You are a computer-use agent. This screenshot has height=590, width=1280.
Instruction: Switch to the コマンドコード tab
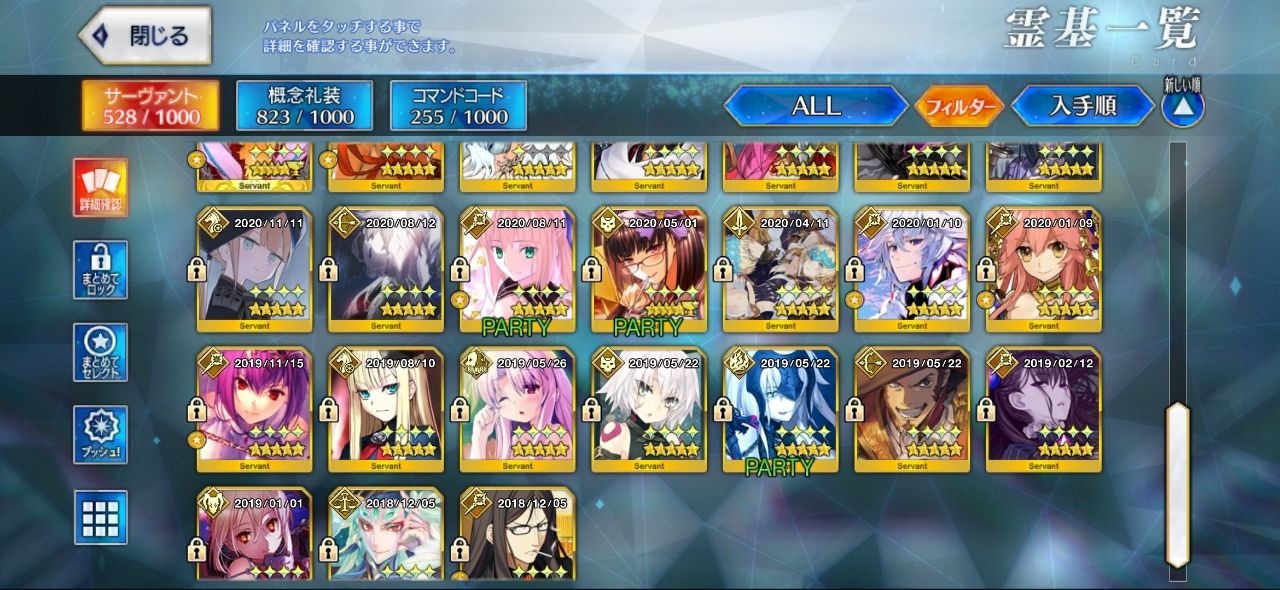pos(457,106)
